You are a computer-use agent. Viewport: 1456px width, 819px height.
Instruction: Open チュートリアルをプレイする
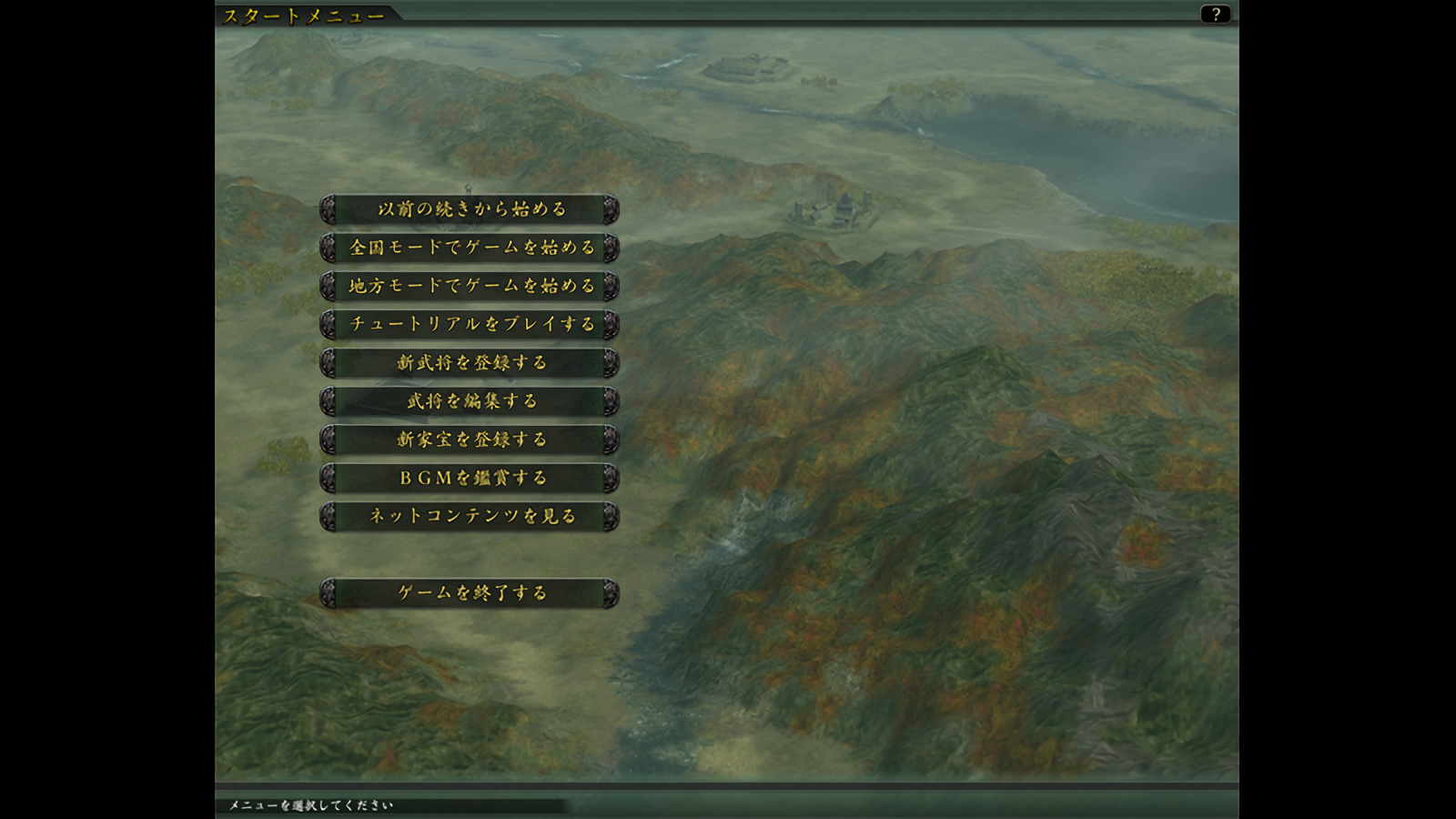pyautogui.click(x=470, y=324)
